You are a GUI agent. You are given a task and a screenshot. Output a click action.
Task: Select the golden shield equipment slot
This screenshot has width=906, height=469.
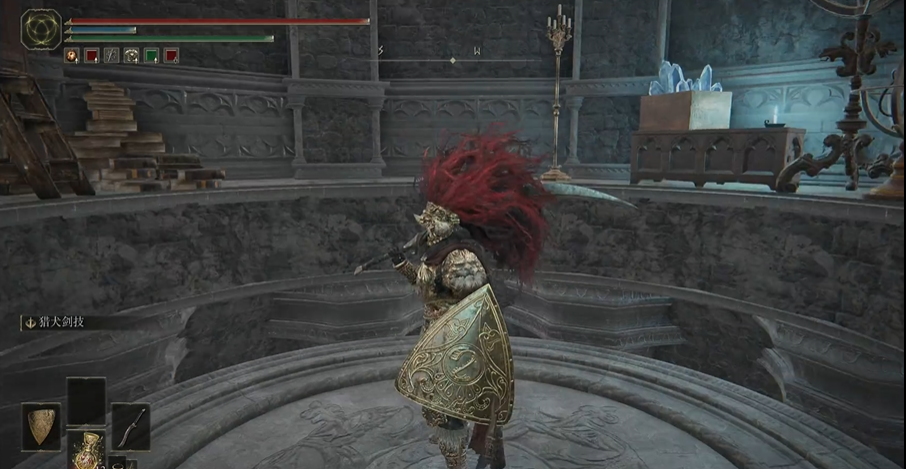pyautogui.click(x=41, y=426)
